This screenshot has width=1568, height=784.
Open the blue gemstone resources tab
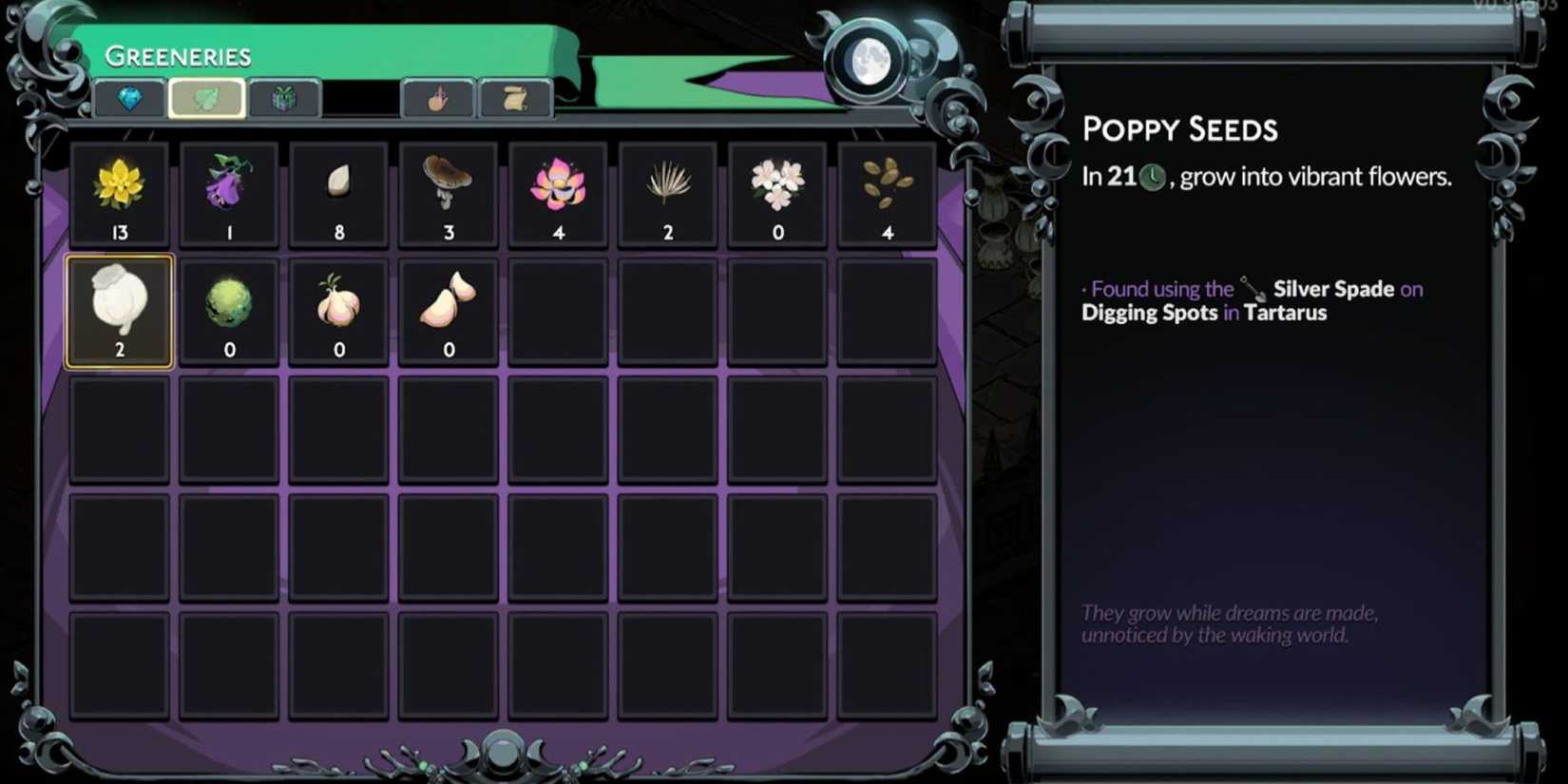(130, 98)
